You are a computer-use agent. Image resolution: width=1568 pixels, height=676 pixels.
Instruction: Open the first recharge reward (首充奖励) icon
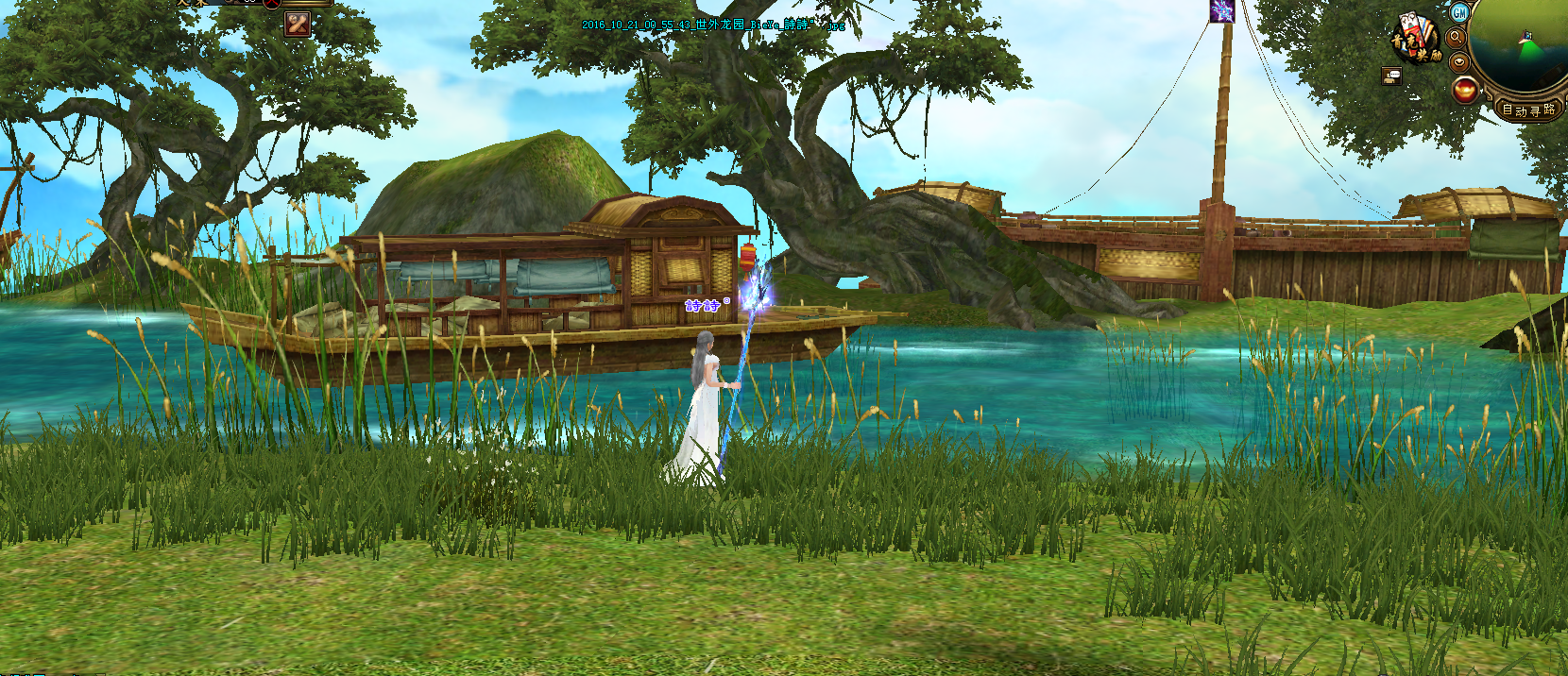tap(1415, 40)
